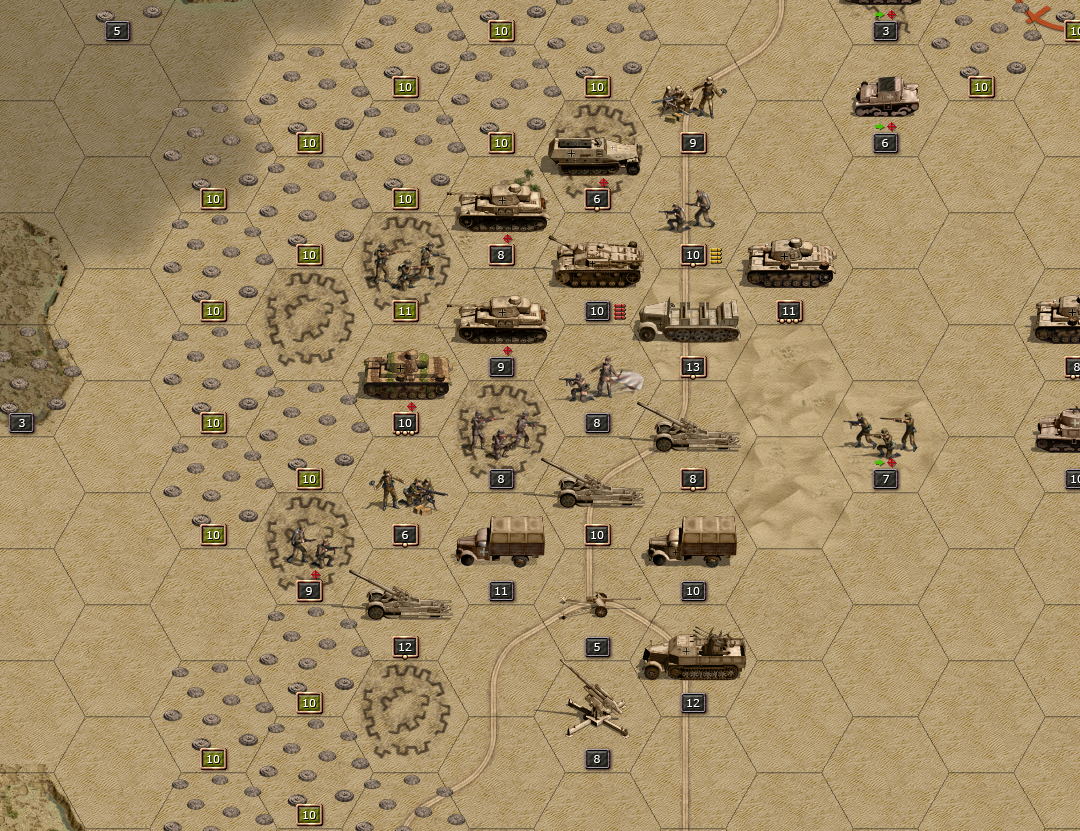Select the towed gun with strength 12
This screenshot has width=1080, height=831.
(402, 599)
